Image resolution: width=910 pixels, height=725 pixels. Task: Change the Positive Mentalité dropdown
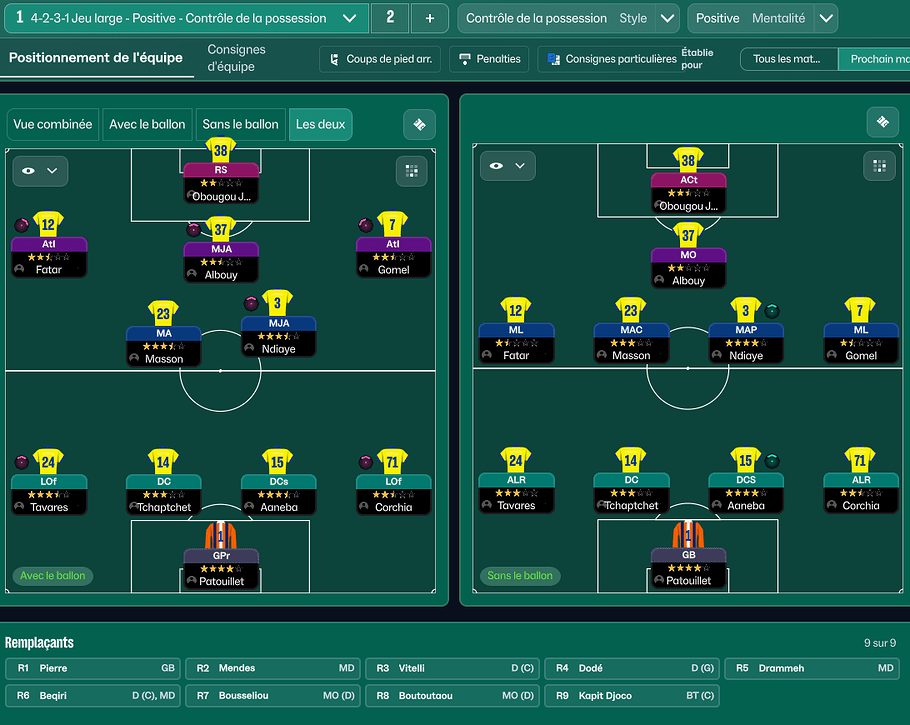tap(825, 18)
